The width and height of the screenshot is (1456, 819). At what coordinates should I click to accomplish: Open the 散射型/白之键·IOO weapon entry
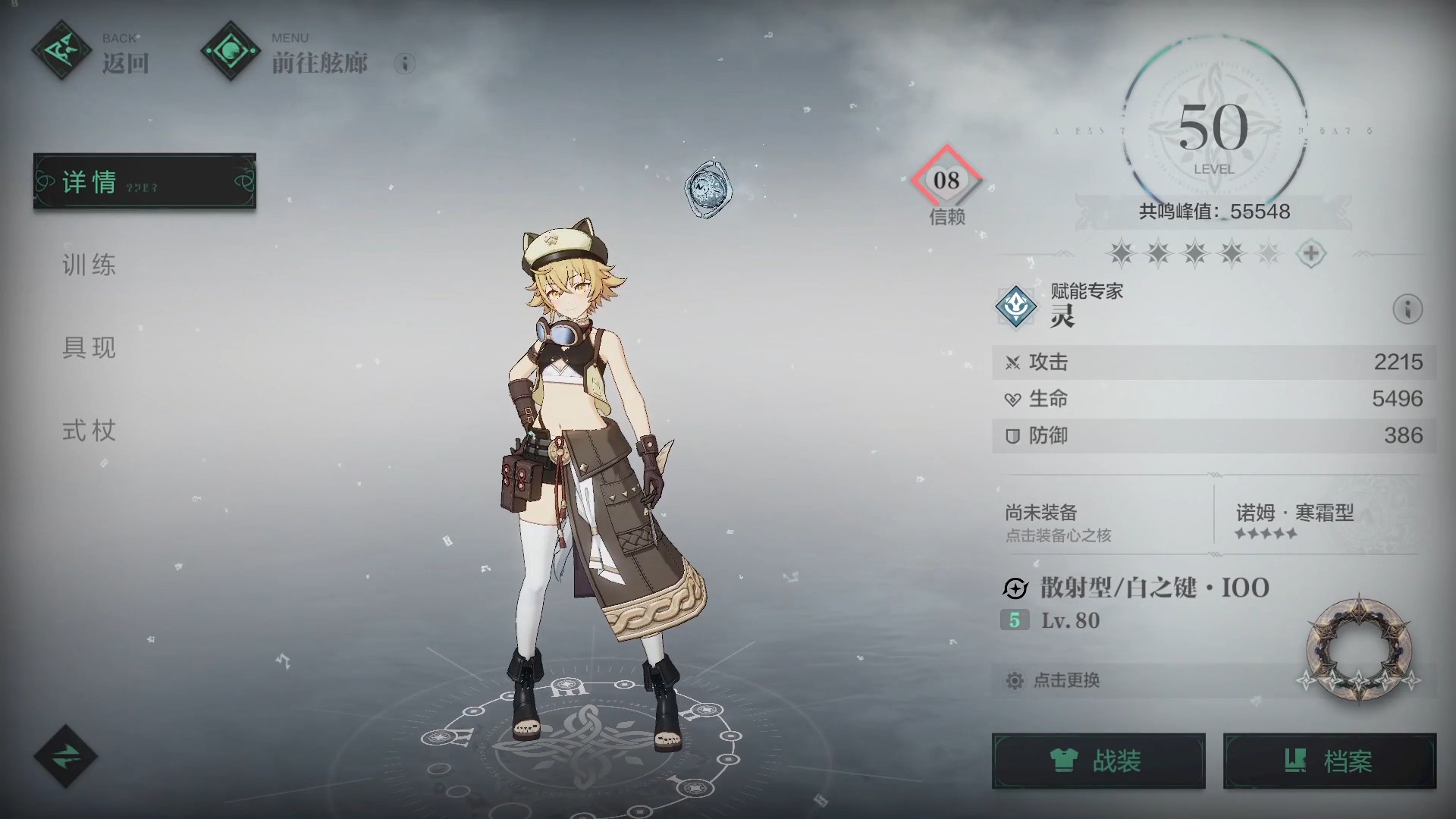click(x=1153, y=588)
